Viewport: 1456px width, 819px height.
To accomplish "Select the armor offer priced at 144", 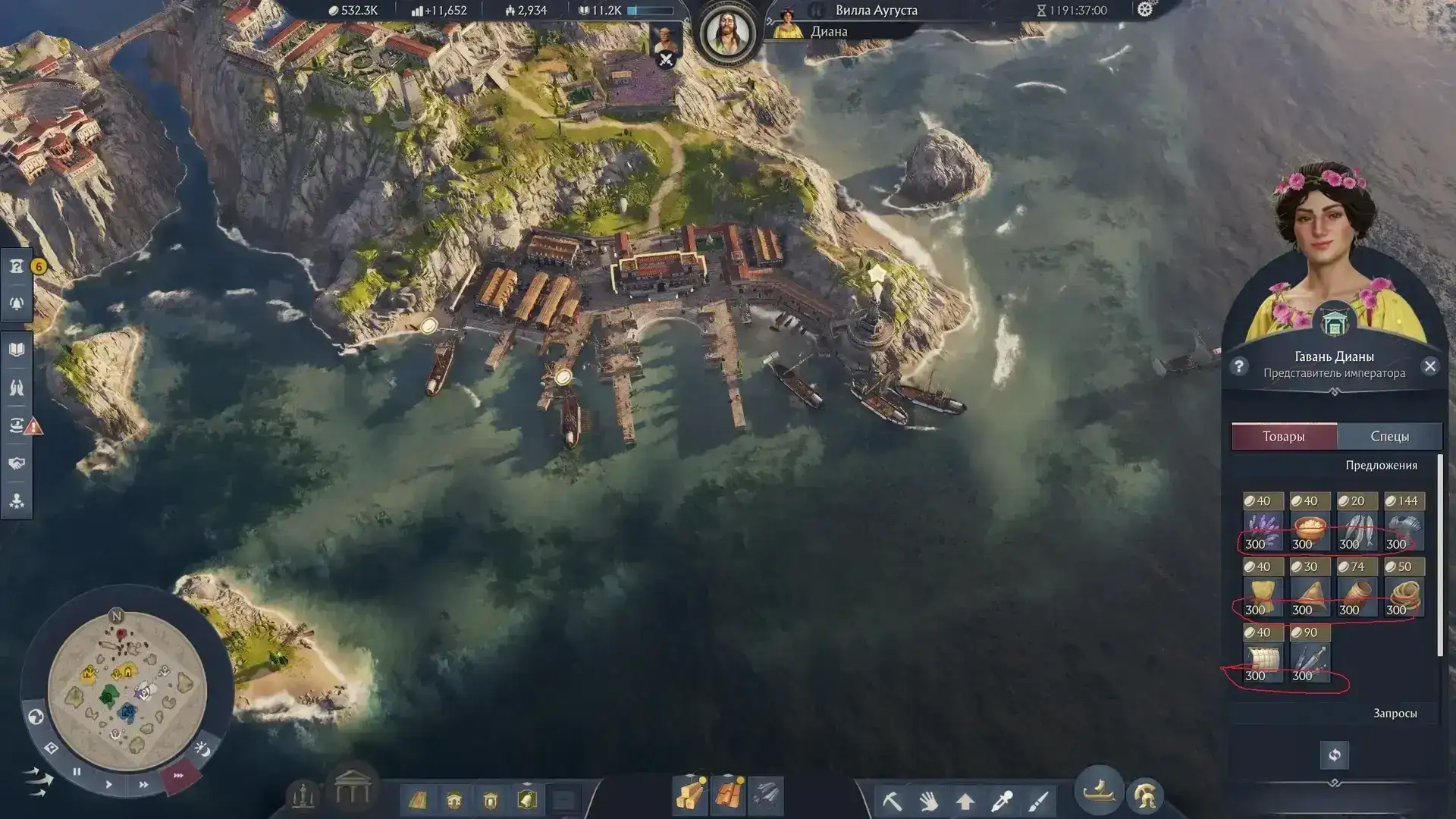I will 1404,523.
